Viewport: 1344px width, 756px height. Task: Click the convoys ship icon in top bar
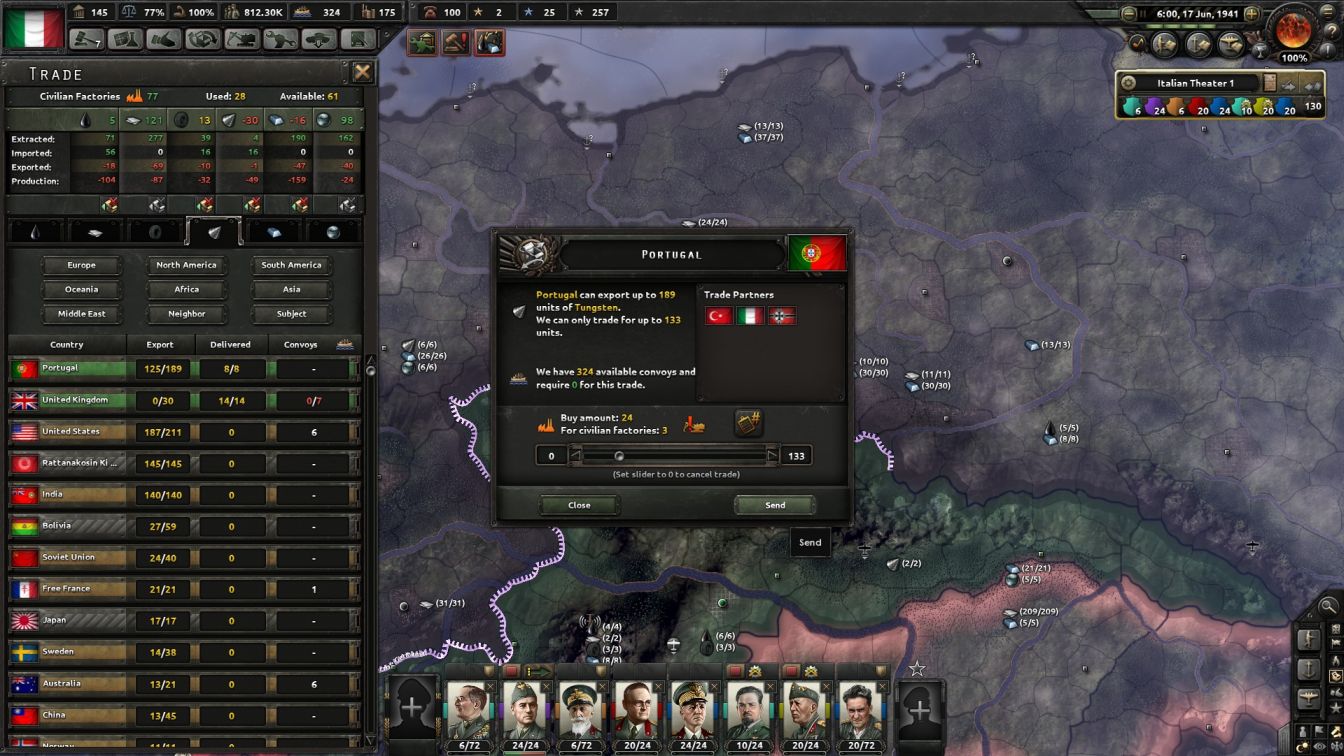[300, 11]
